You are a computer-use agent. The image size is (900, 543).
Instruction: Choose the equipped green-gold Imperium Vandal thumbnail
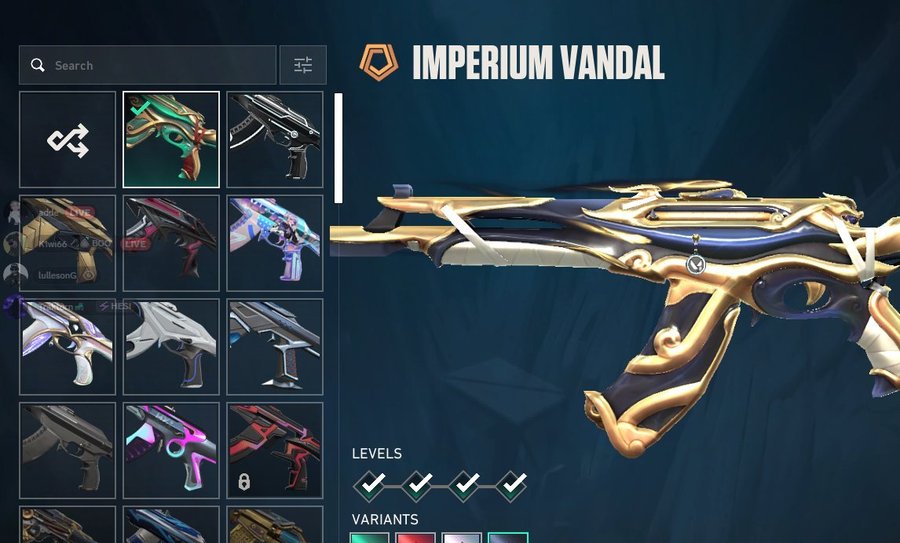click(x=171, y=140)
